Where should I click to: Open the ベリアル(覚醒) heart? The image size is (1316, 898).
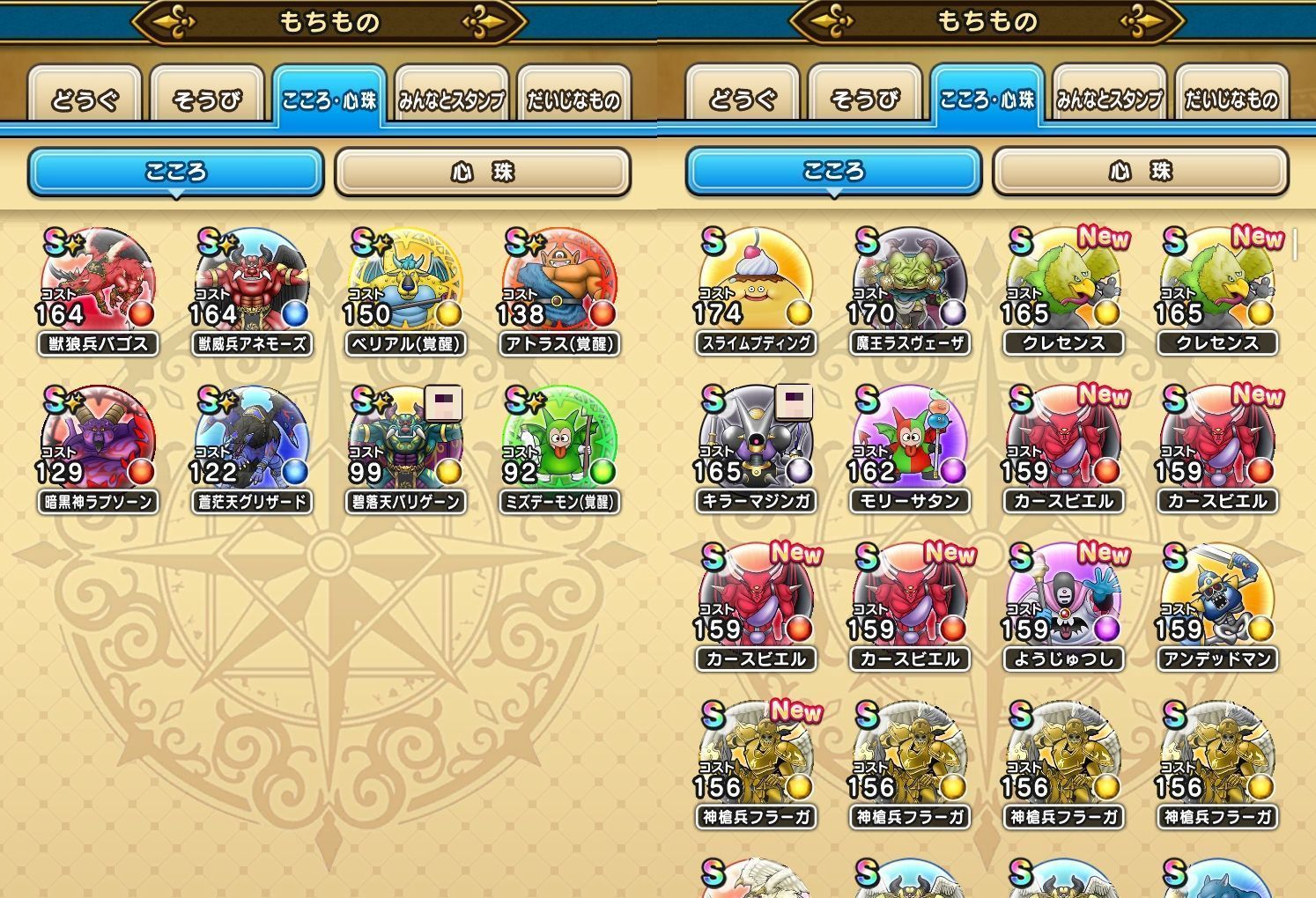pos(405,283)
